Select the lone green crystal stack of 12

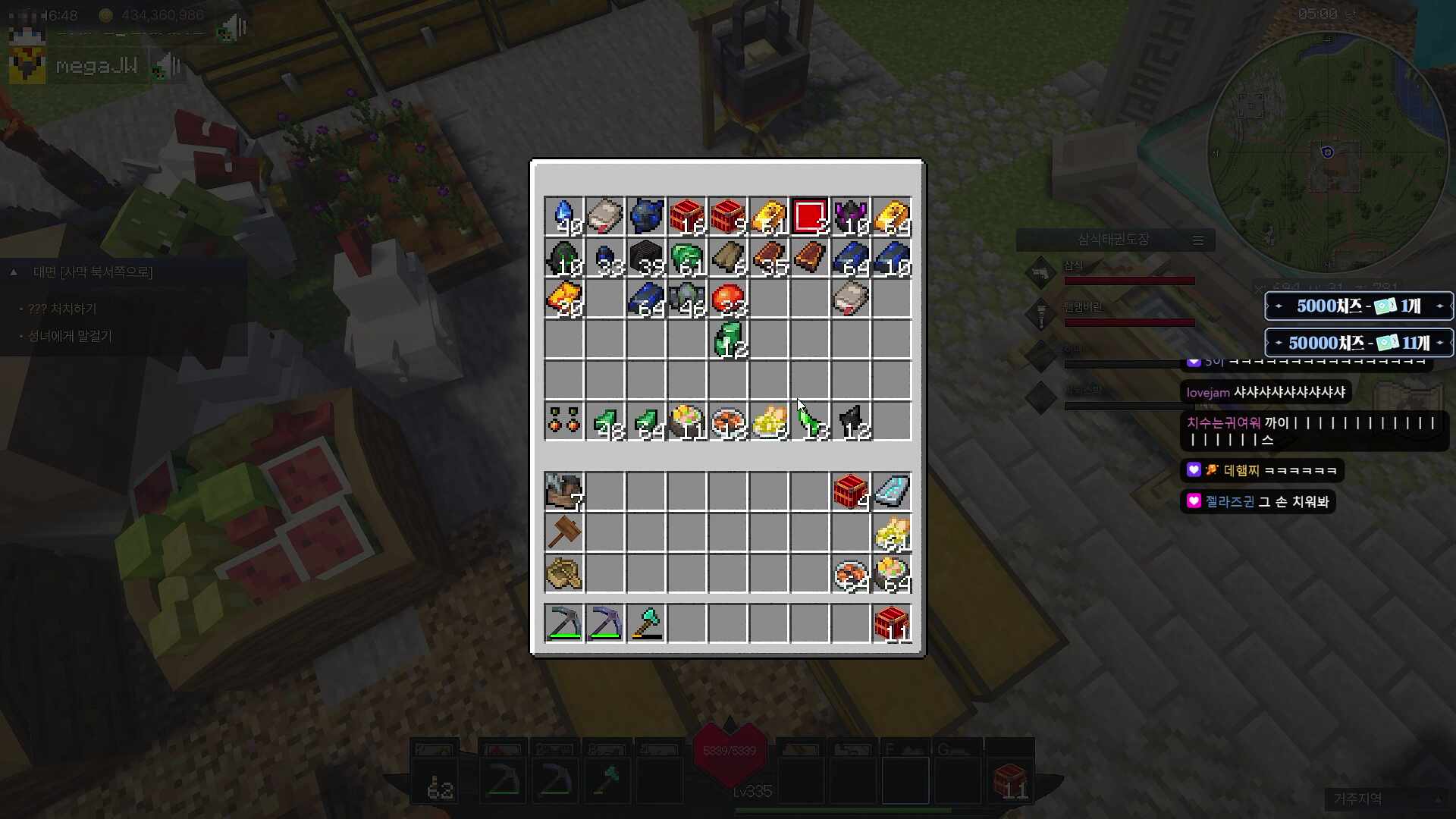click(x=728, y=340)
